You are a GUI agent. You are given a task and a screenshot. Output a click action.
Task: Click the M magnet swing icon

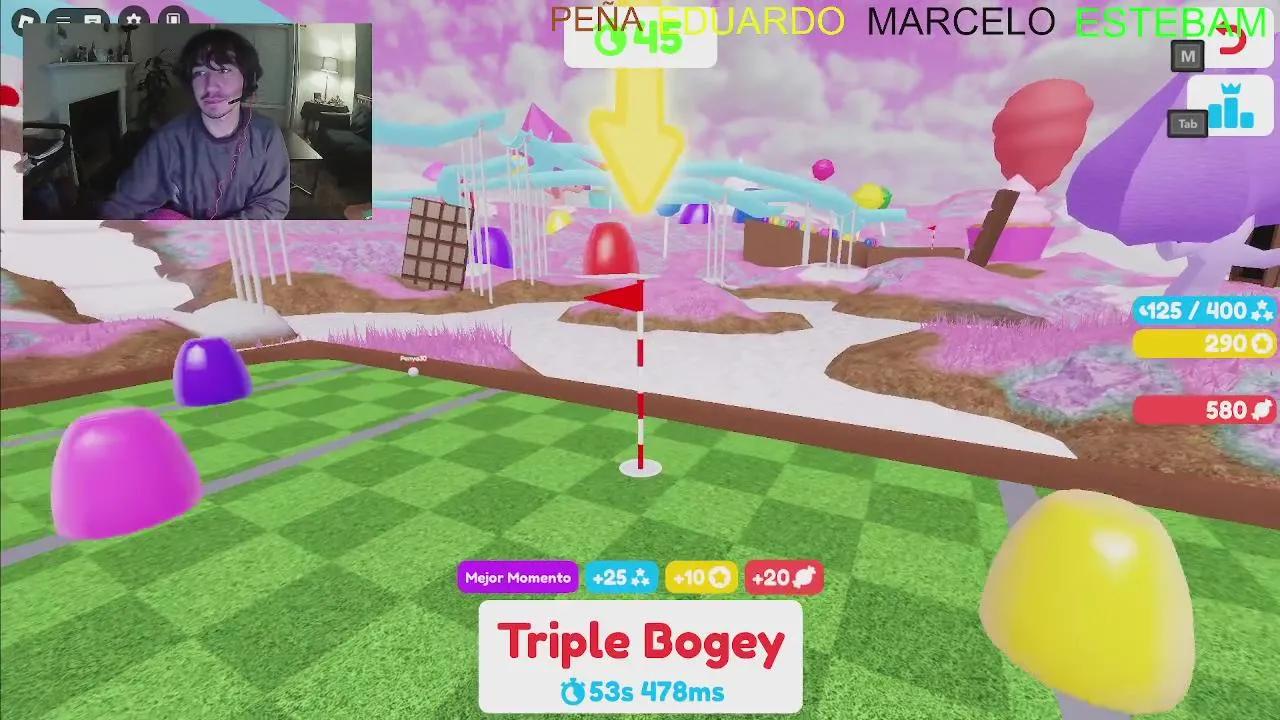pyautogui.click(x=1186, y=57)
